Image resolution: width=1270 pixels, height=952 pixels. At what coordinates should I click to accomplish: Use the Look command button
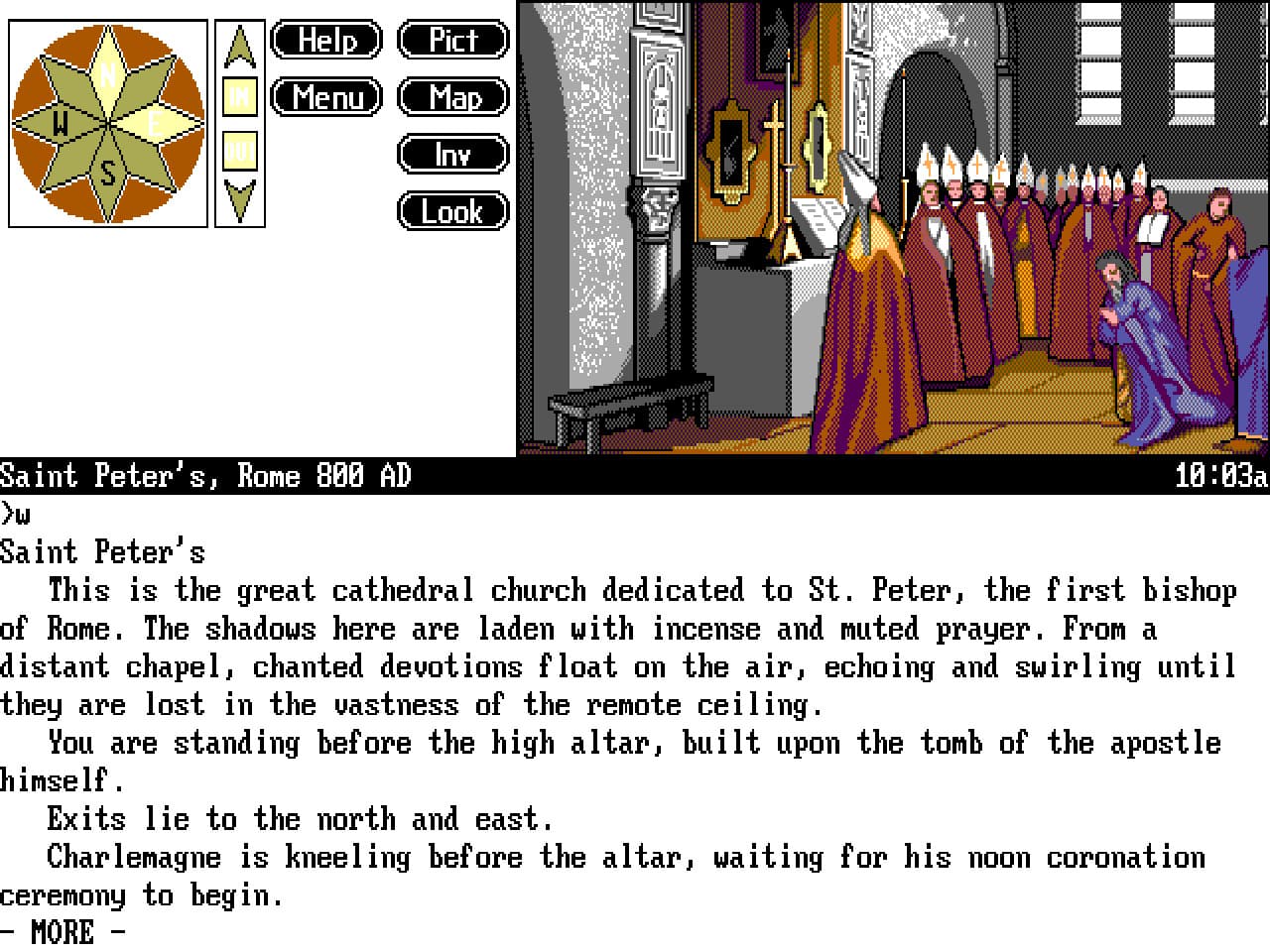[452, 211]
